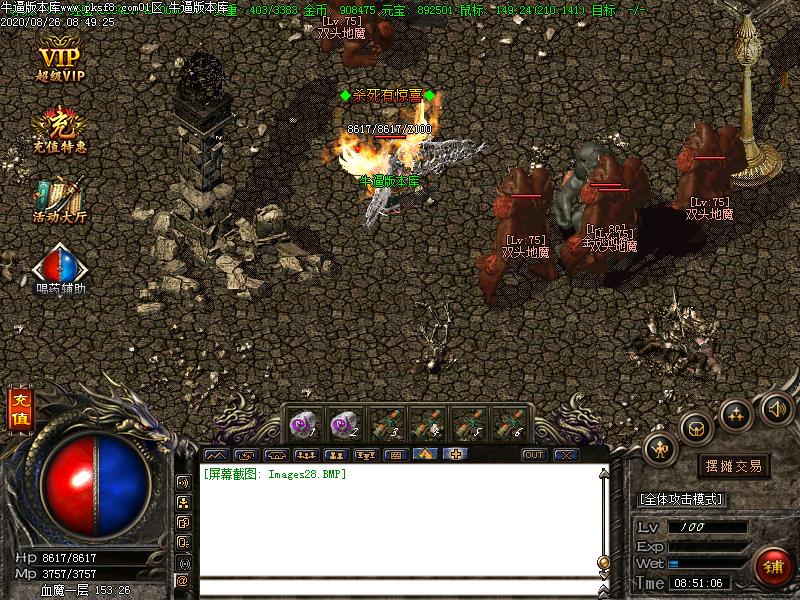Open the 喝药辅助 potion assistant

pos(60,268)
